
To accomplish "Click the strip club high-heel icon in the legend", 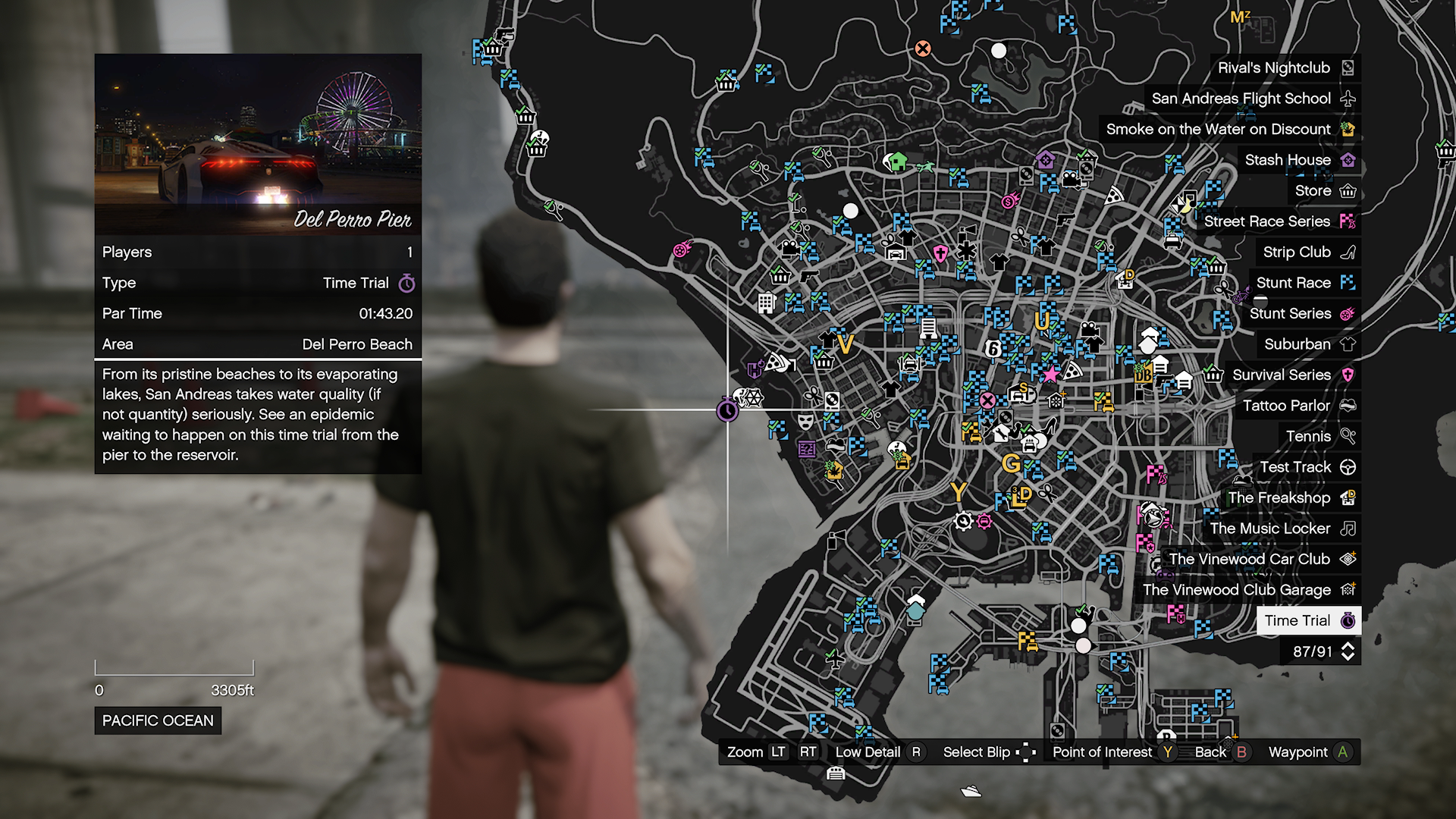I will click(x=1348, y=252).
